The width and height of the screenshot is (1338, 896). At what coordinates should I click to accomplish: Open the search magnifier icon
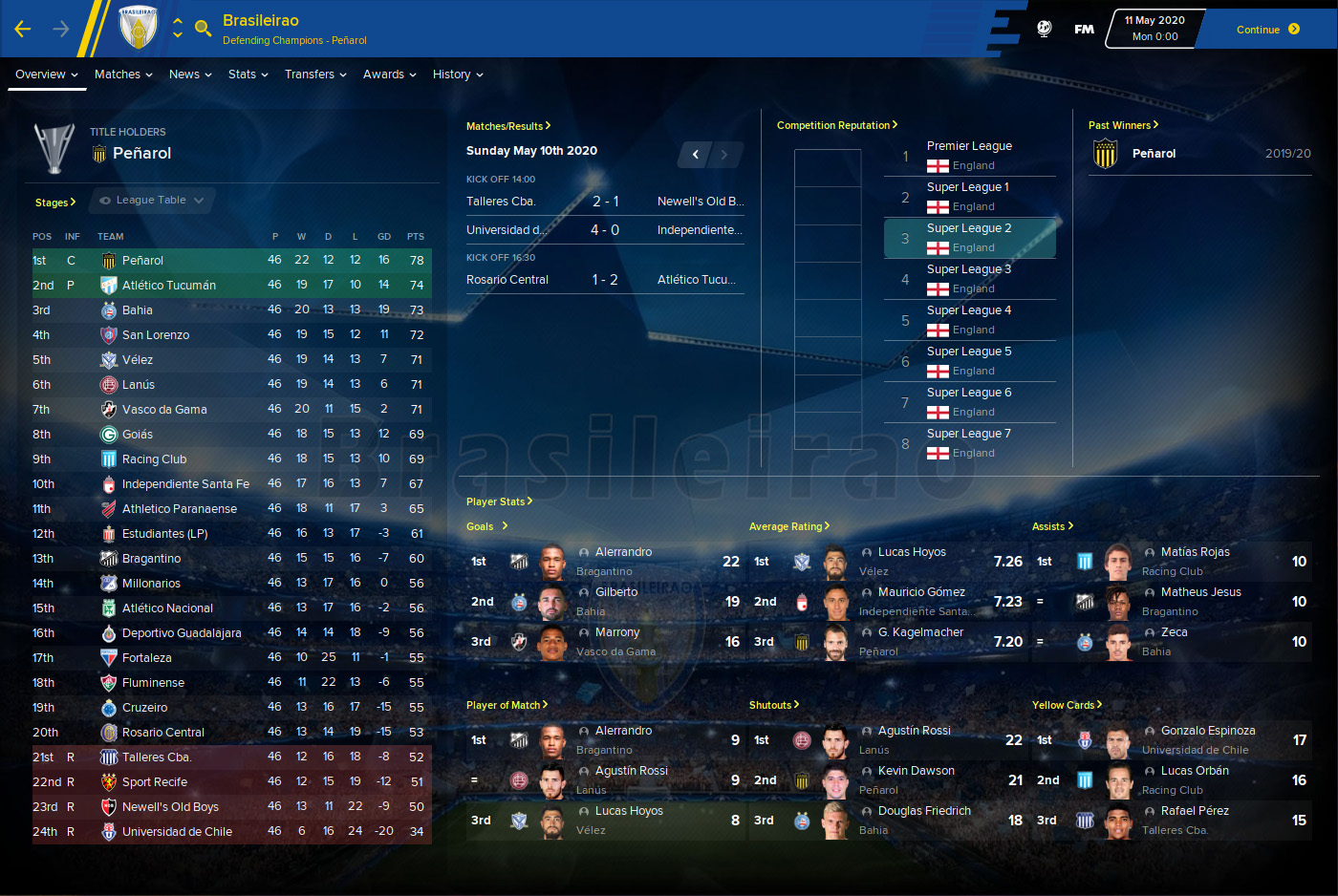(x=203, y=29)
